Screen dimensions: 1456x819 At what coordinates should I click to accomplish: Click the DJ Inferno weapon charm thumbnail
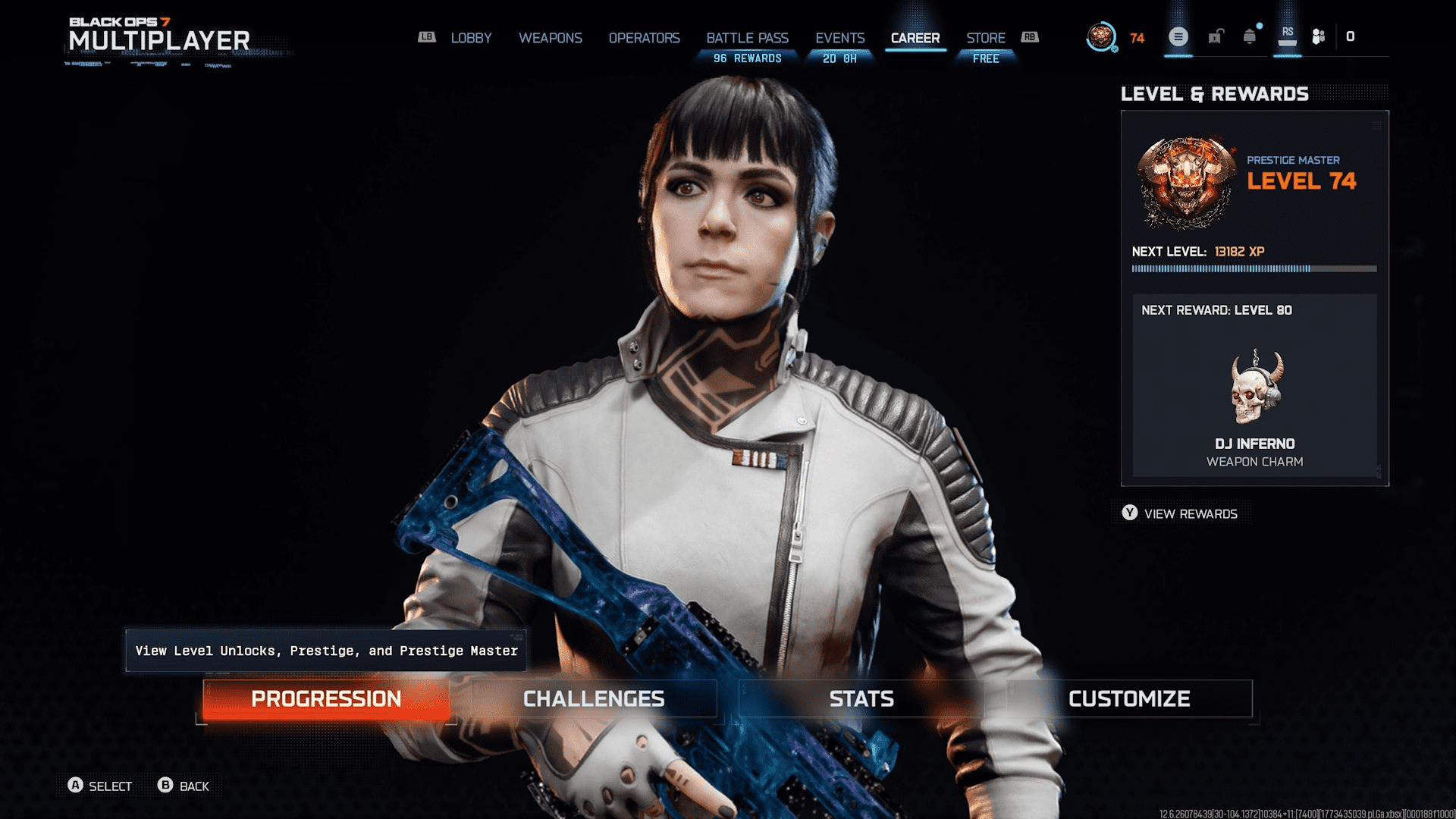(1255, 387)
